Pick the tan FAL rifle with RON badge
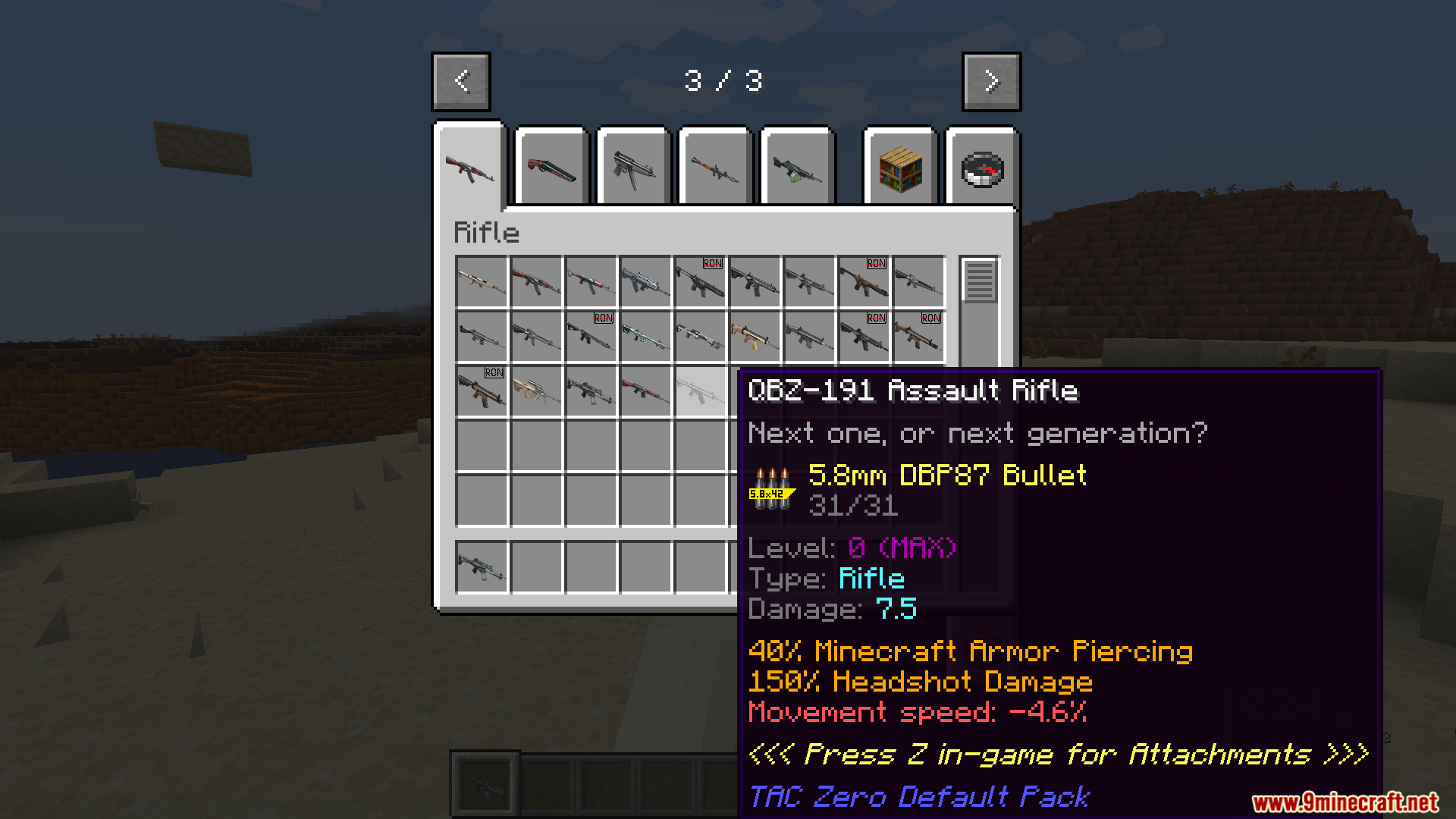The image size is (1456, 819). 918,336
